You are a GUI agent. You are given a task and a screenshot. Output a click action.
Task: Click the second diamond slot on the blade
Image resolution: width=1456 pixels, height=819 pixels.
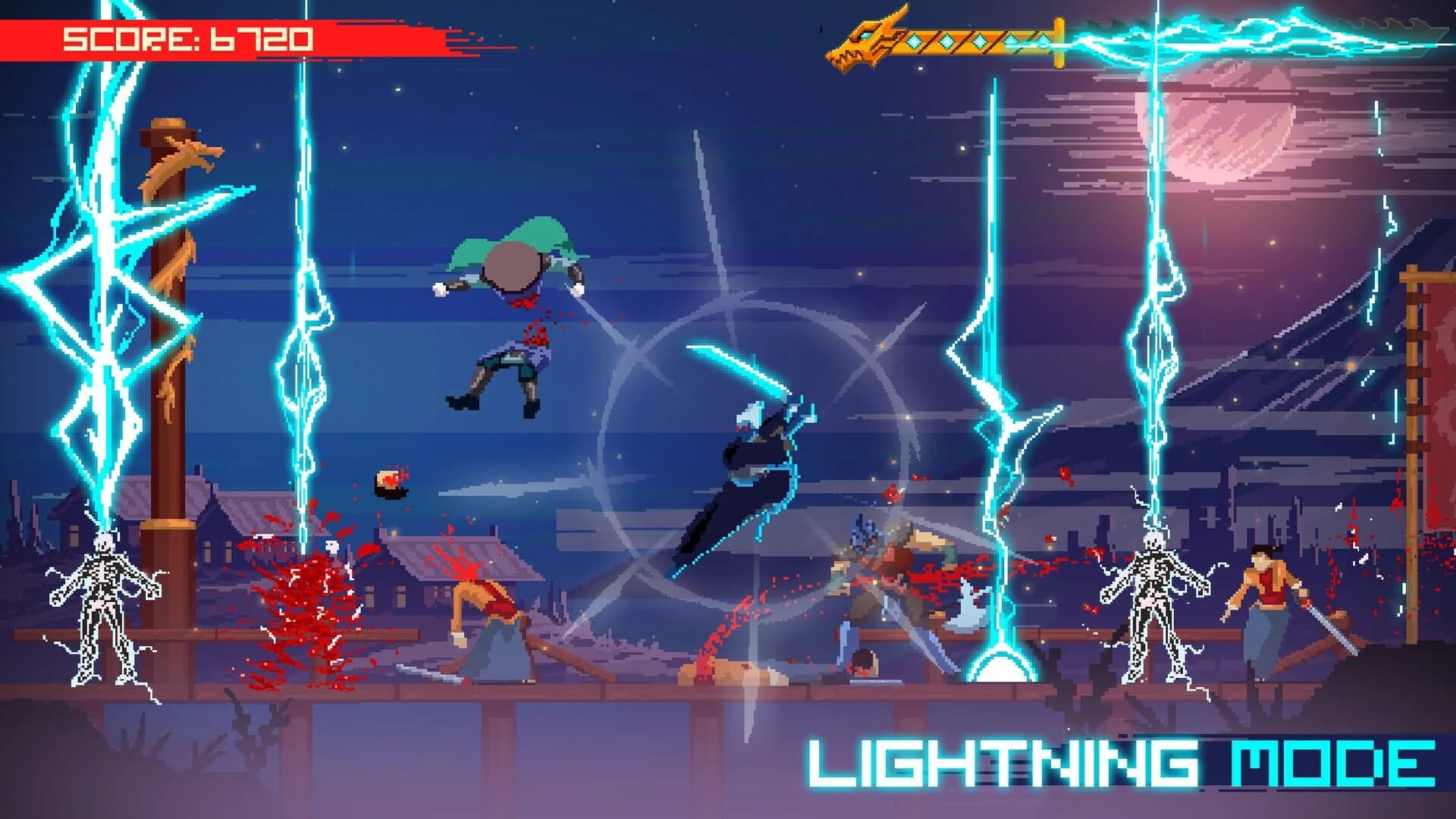click(946, 40)
